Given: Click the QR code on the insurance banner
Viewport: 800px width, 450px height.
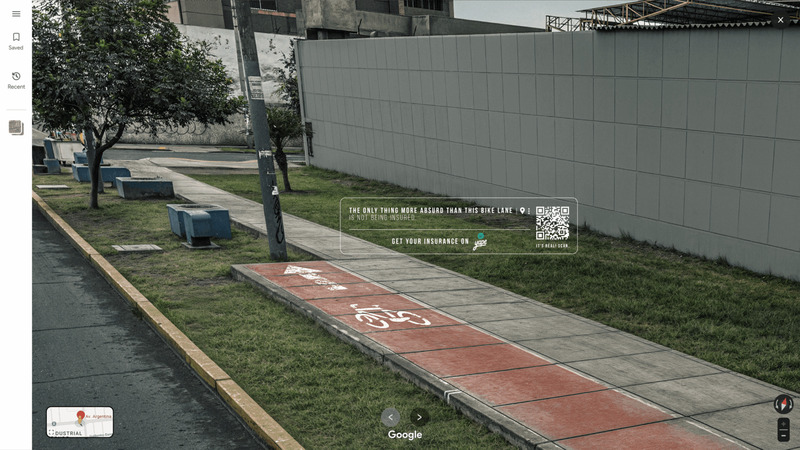Looking at the screenshot, I should [552, 223].
